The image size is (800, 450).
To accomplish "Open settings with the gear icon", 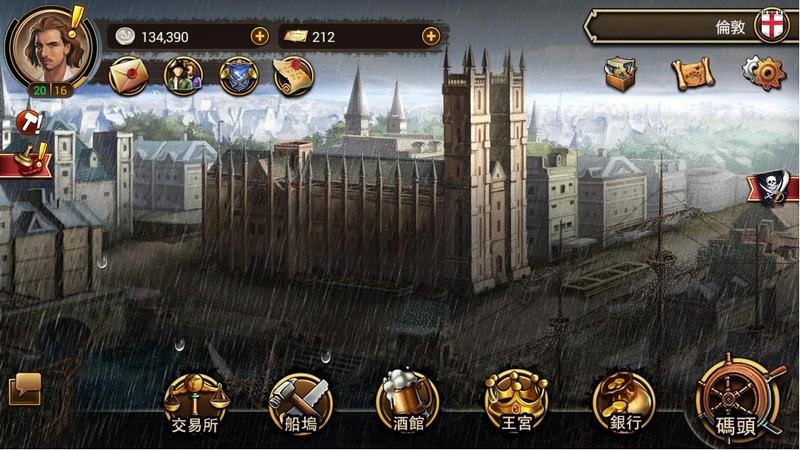I will (x=763, y=72).
